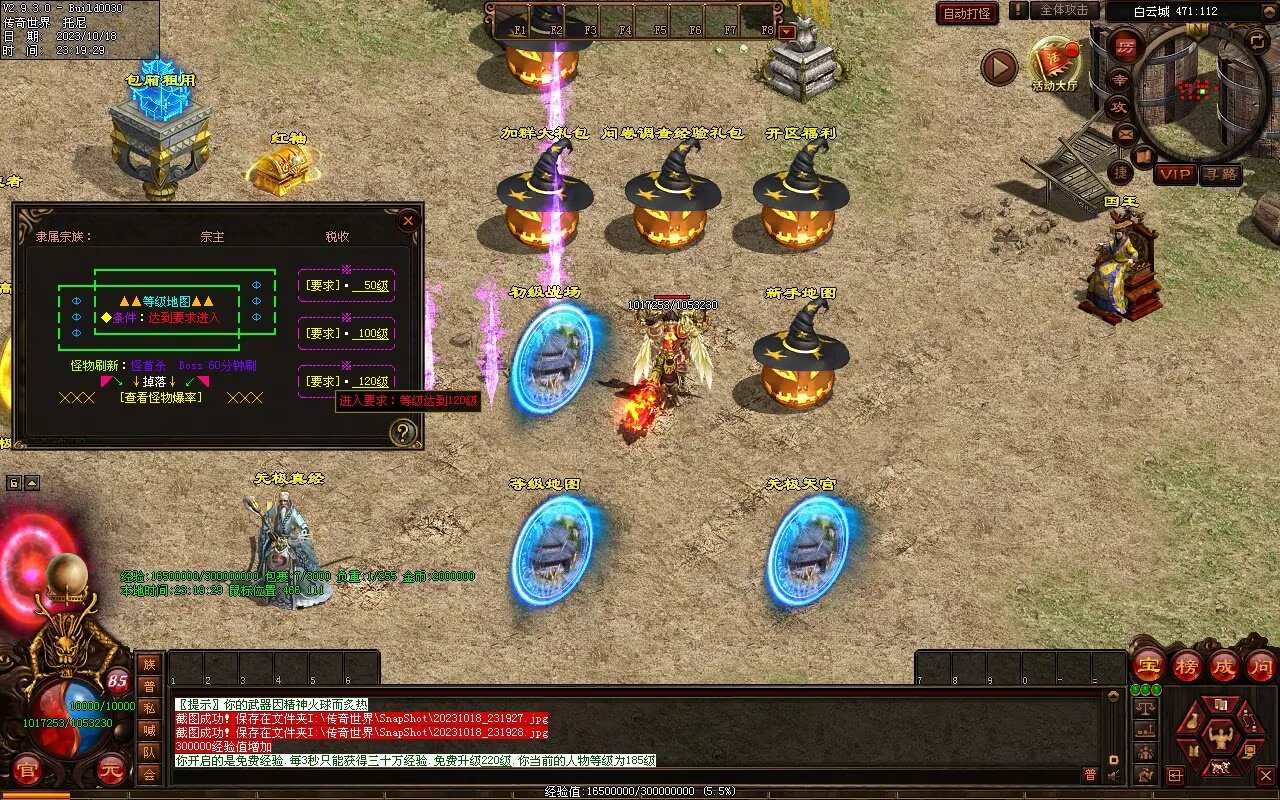1280x800 pixels.
Task: Switch to the 队 team chat channel
Action: click(x=149, y=752)
